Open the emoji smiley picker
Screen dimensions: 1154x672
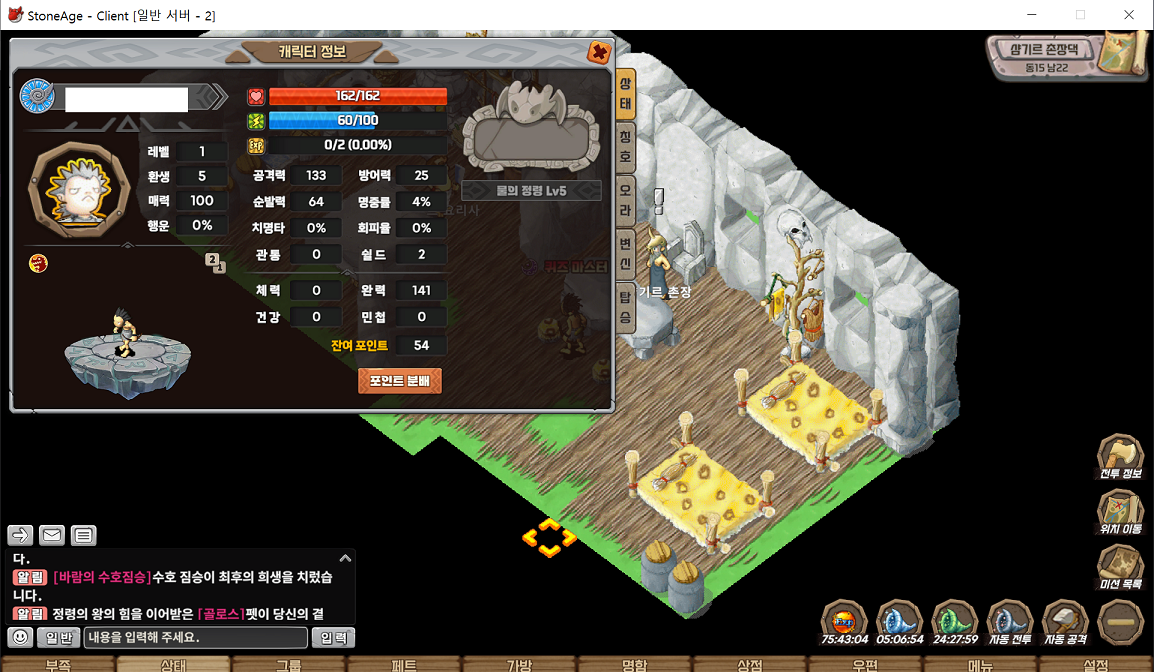pyautogui.click(x=20, y=638)
